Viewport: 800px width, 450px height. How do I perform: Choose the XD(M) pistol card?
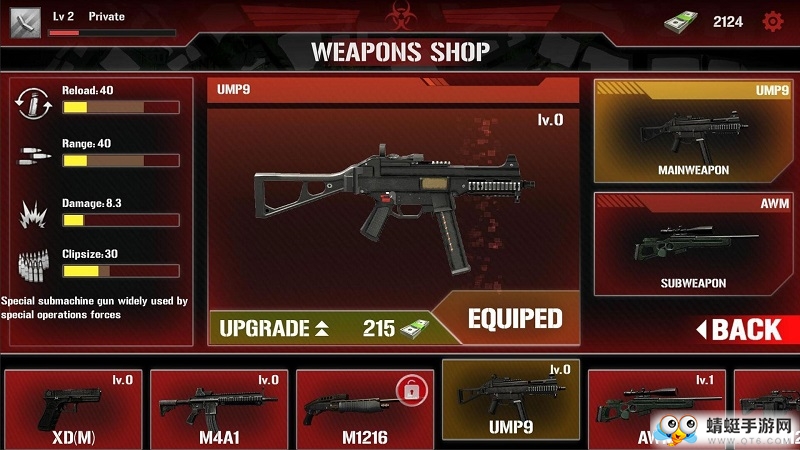[71, 409]
